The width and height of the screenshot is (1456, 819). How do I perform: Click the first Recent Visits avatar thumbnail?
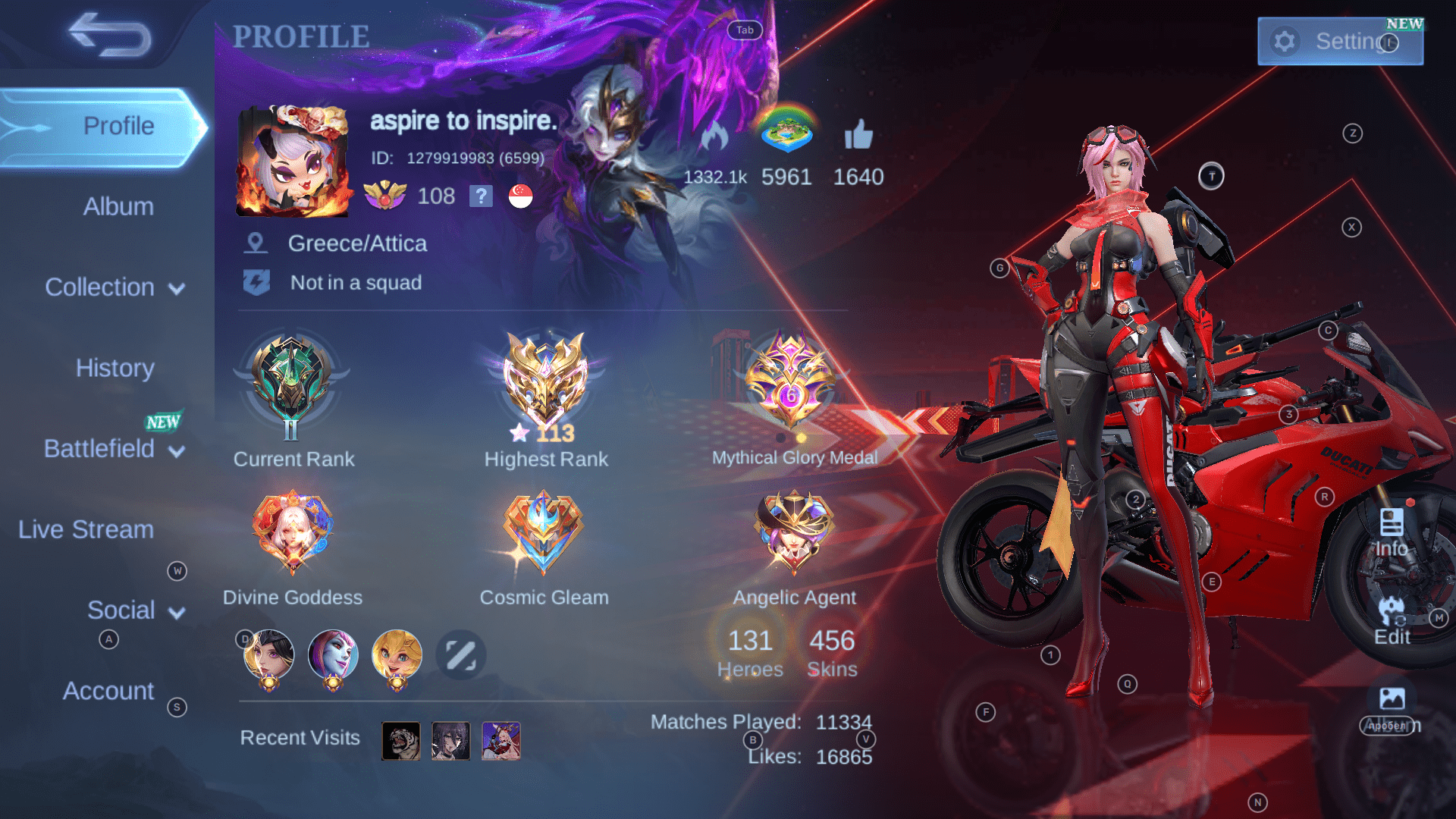400,740
